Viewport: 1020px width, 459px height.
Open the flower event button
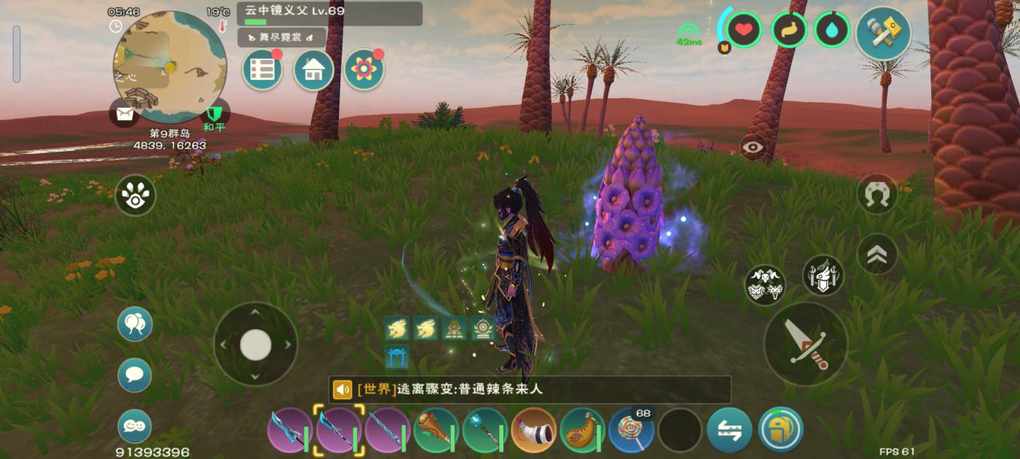(x=364, y=70)
